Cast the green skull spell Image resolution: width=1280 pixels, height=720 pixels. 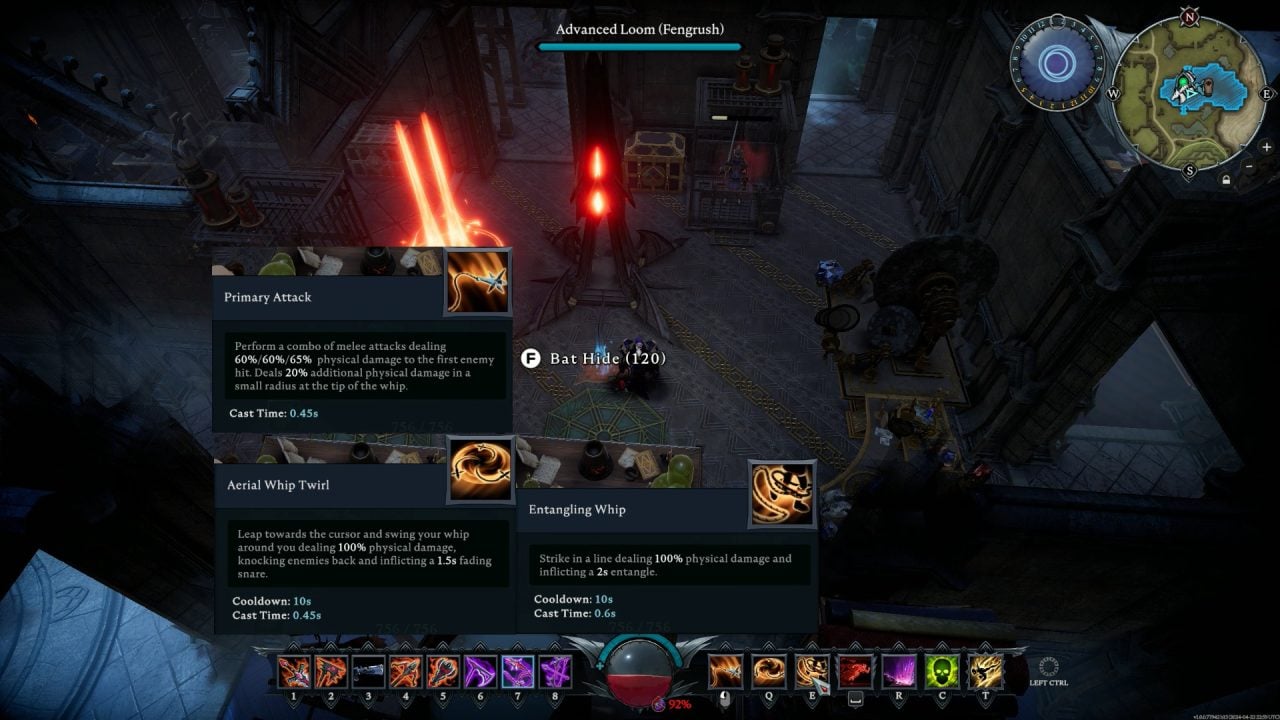click(x=941, y=671)
